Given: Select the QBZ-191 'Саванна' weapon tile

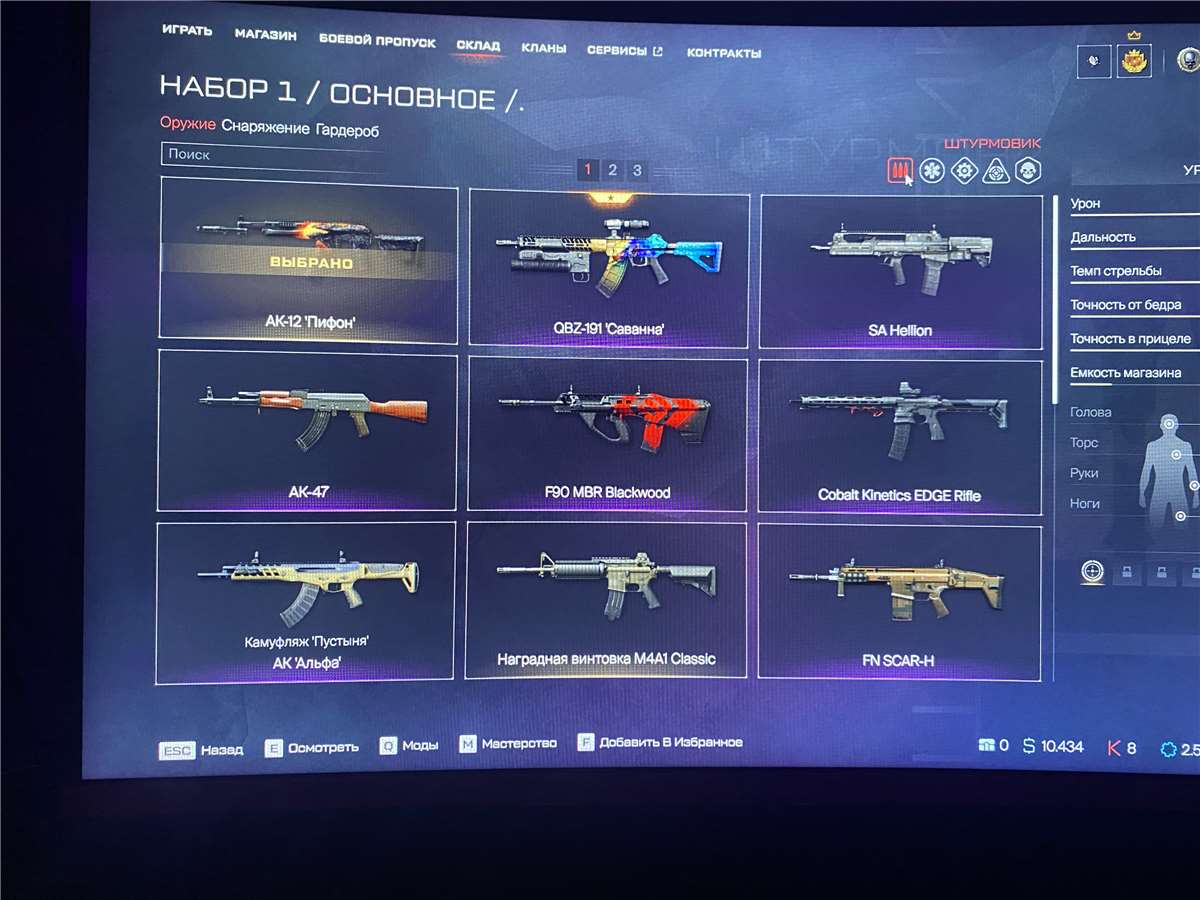Looking at the screenshot, I should [609, 268].
